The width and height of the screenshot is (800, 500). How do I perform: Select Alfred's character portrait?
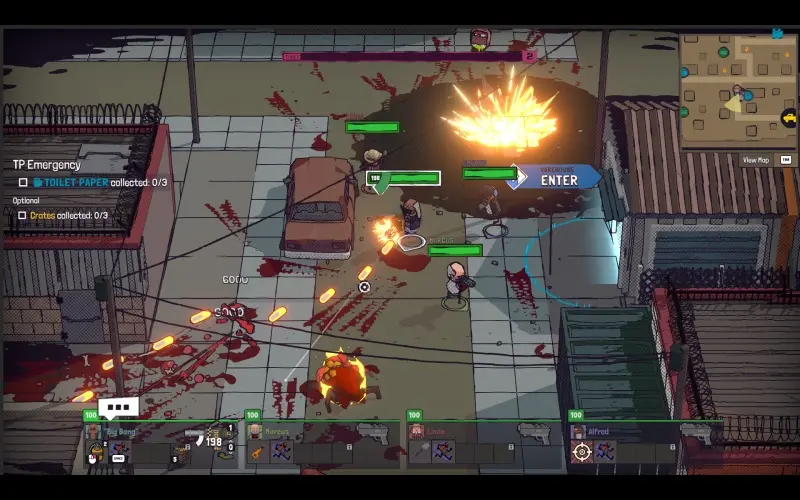tap(579, 431)
